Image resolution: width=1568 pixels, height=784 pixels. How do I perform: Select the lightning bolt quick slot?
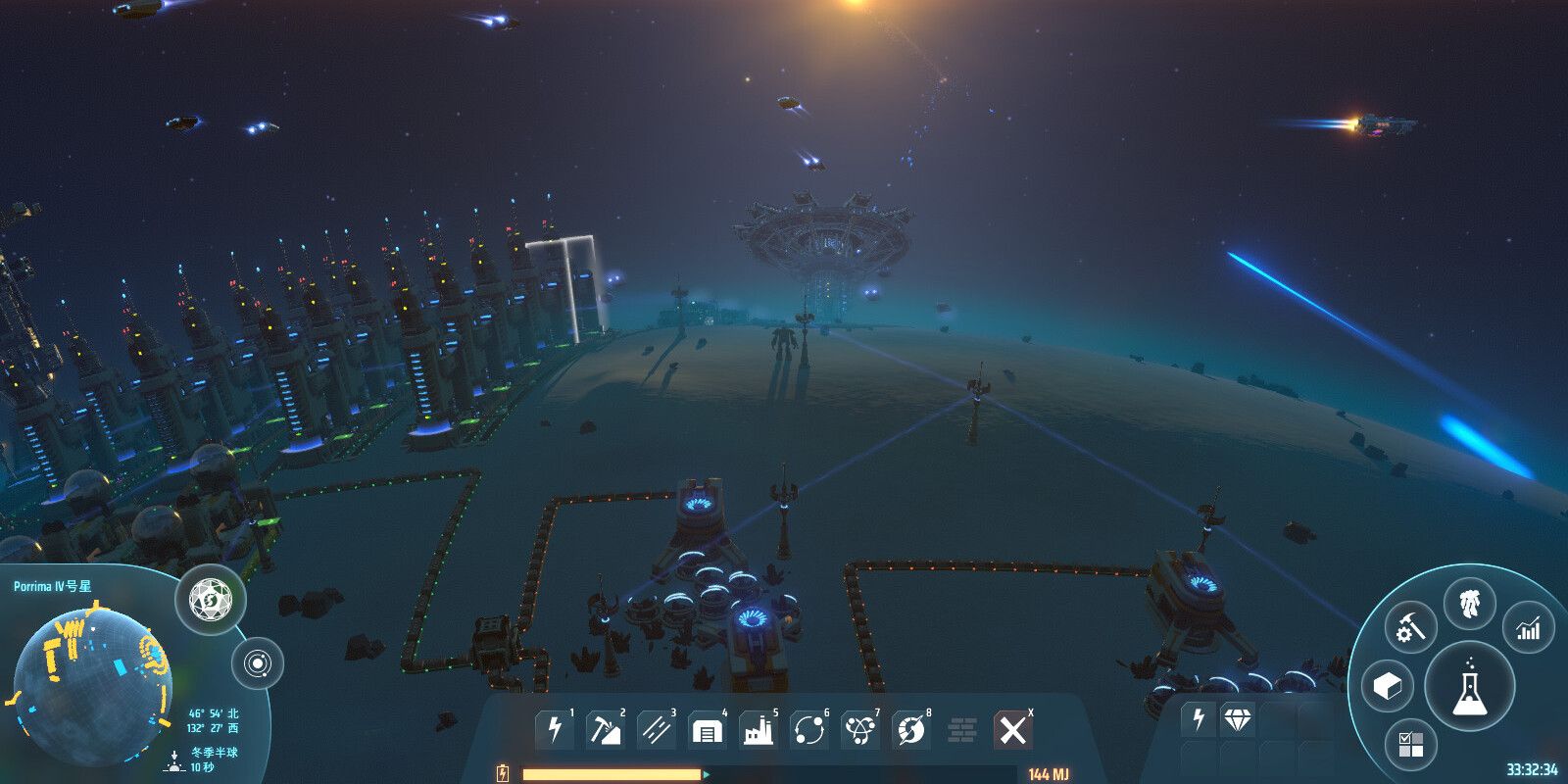tap(1199, 720)
